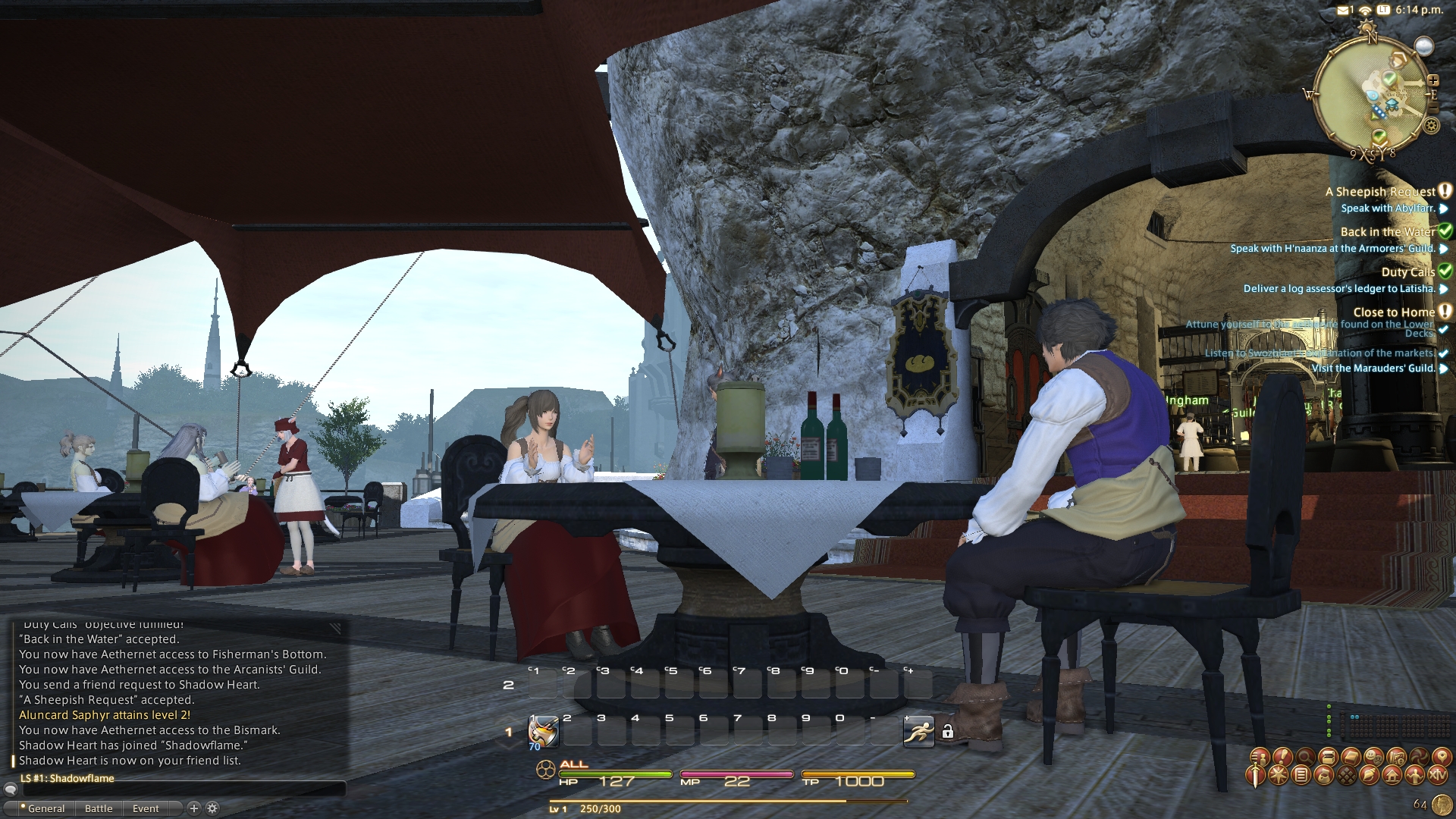Activate the first hotbar action icon

pos(543,732)
